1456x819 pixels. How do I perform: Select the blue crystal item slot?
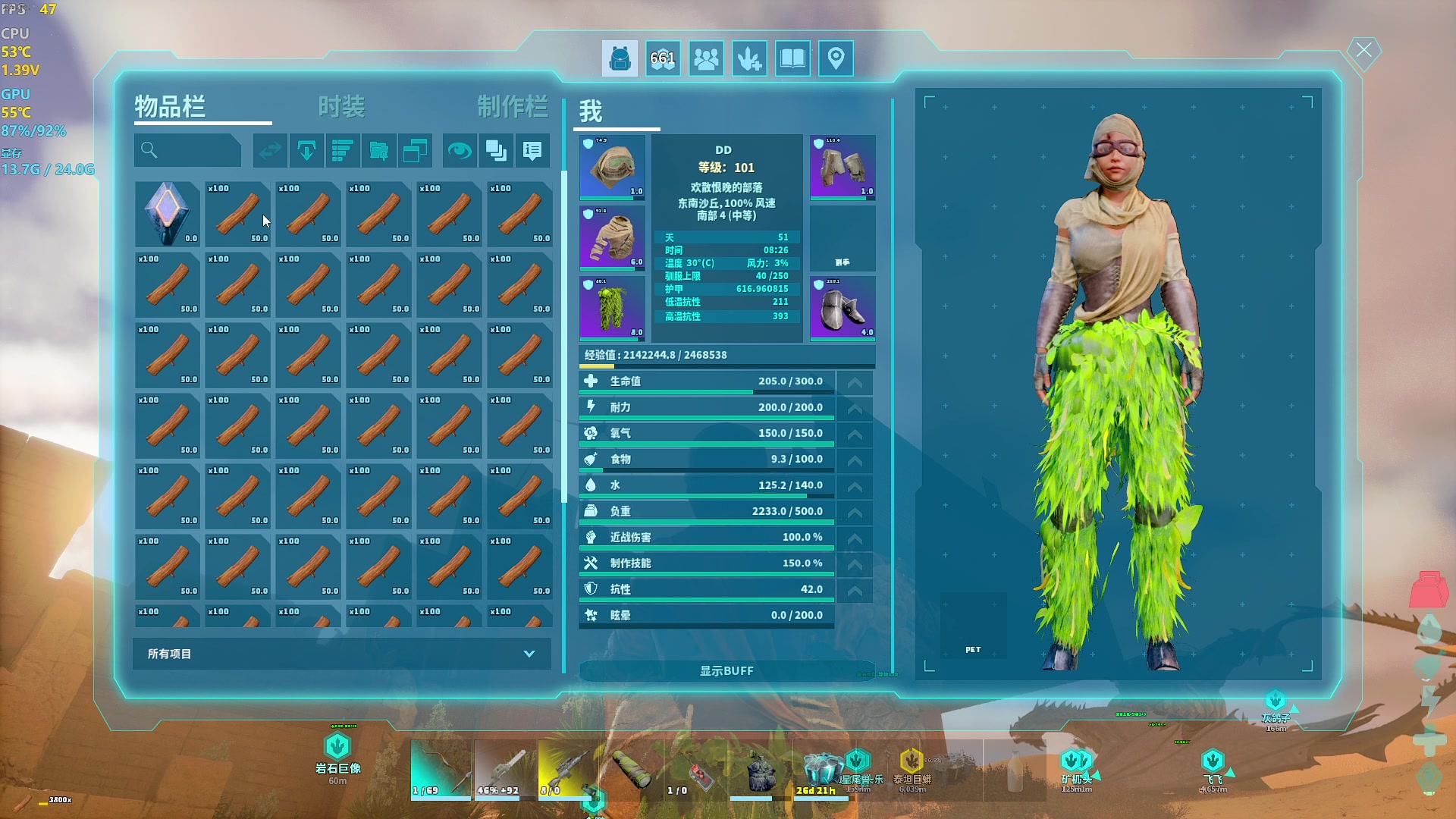[x=167, y=214]
